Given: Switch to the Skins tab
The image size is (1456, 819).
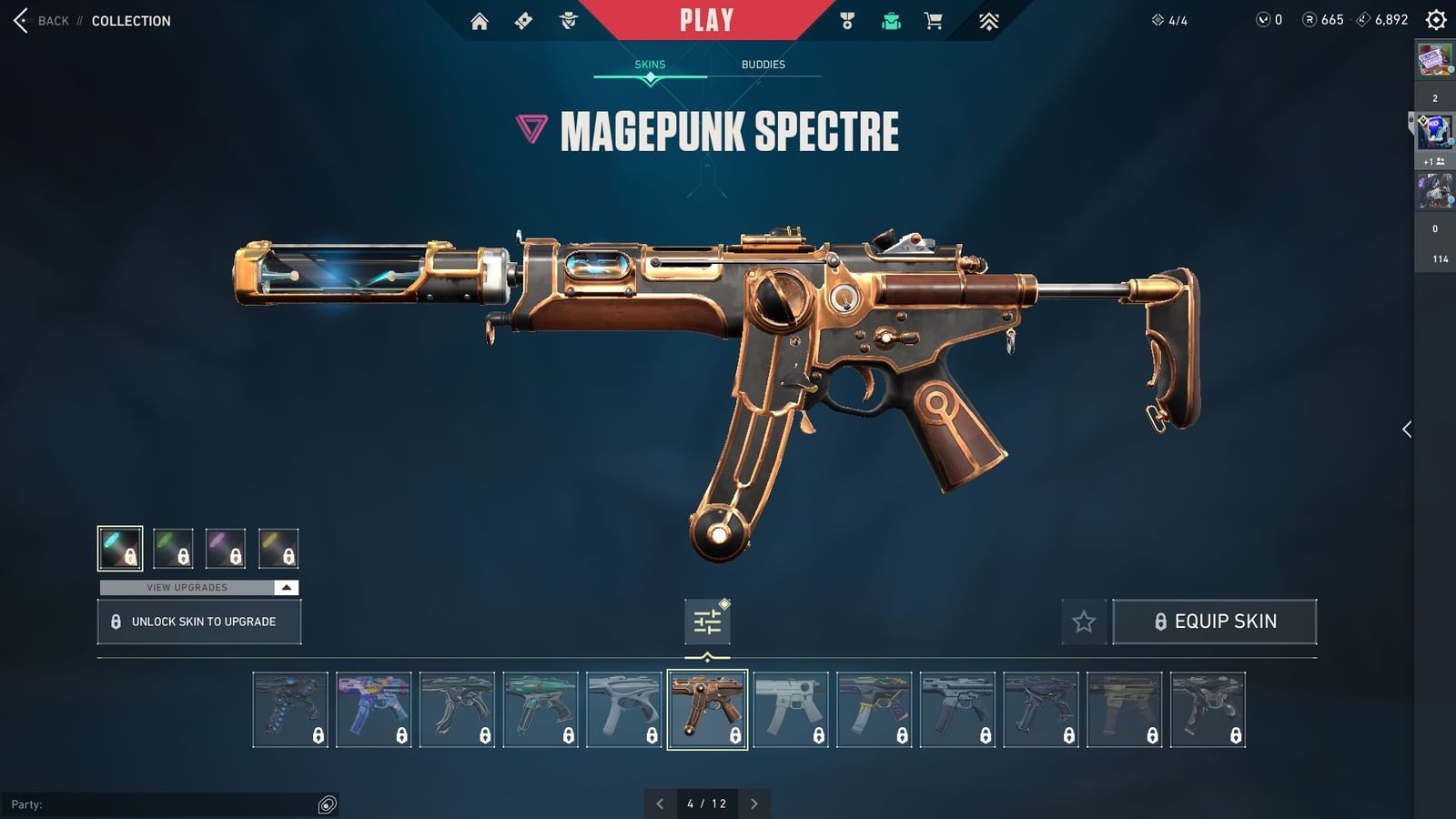Looking at the screenshot, I should tap(650, 64).
